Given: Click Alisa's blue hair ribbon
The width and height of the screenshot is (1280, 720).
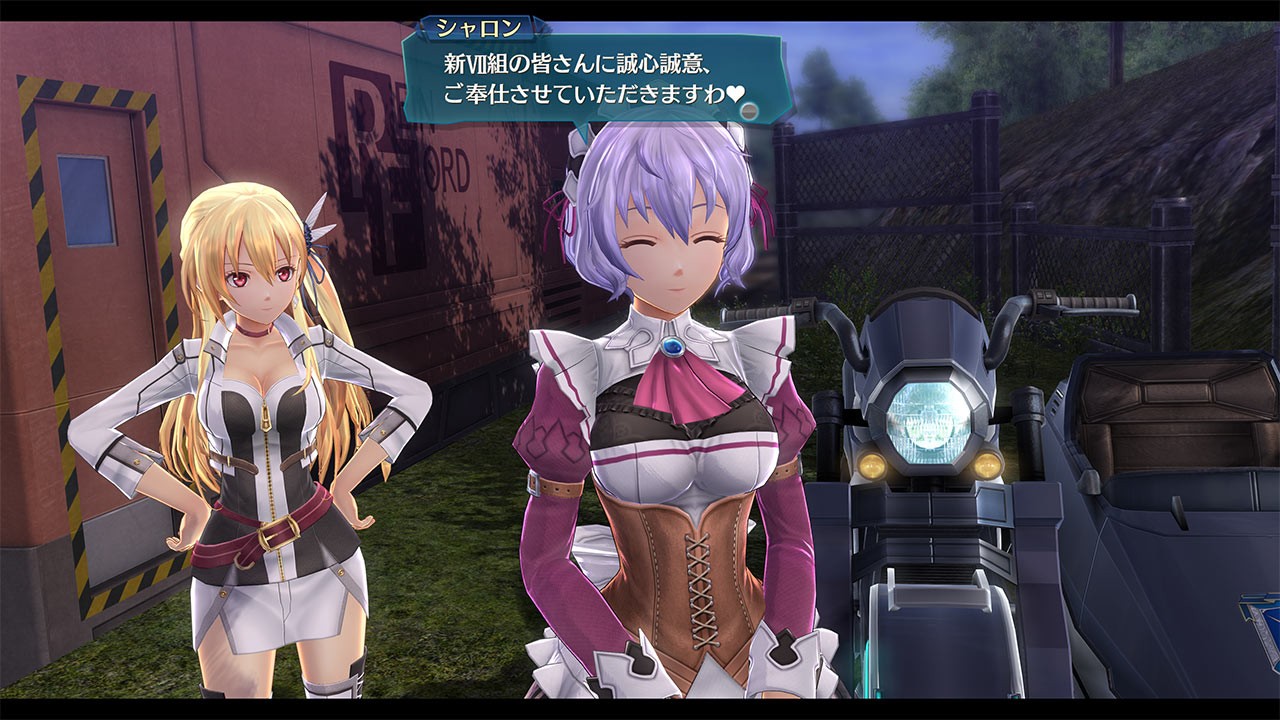Looking at the screenshot, I should 310,235.
